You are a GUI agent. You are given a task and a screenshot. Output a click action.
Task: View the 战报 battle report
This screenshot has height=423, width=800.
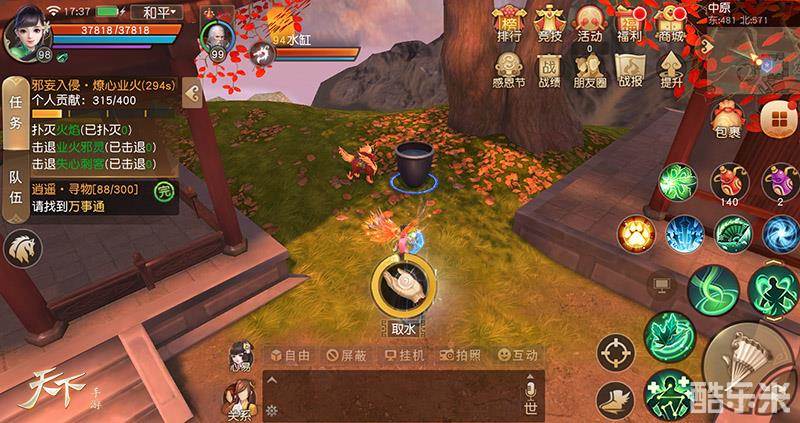(629, 68)
